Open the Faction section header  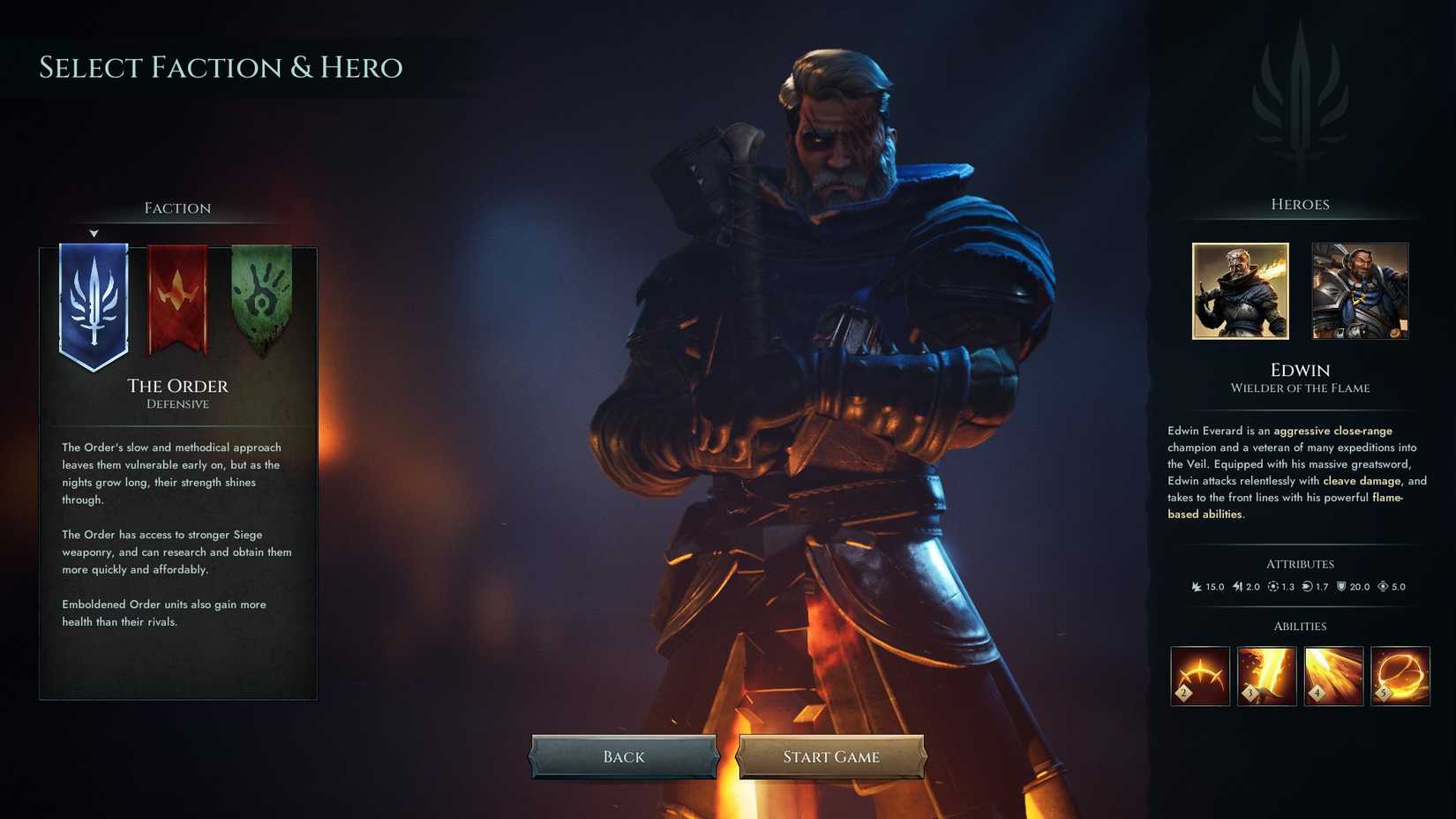(177, 207)
